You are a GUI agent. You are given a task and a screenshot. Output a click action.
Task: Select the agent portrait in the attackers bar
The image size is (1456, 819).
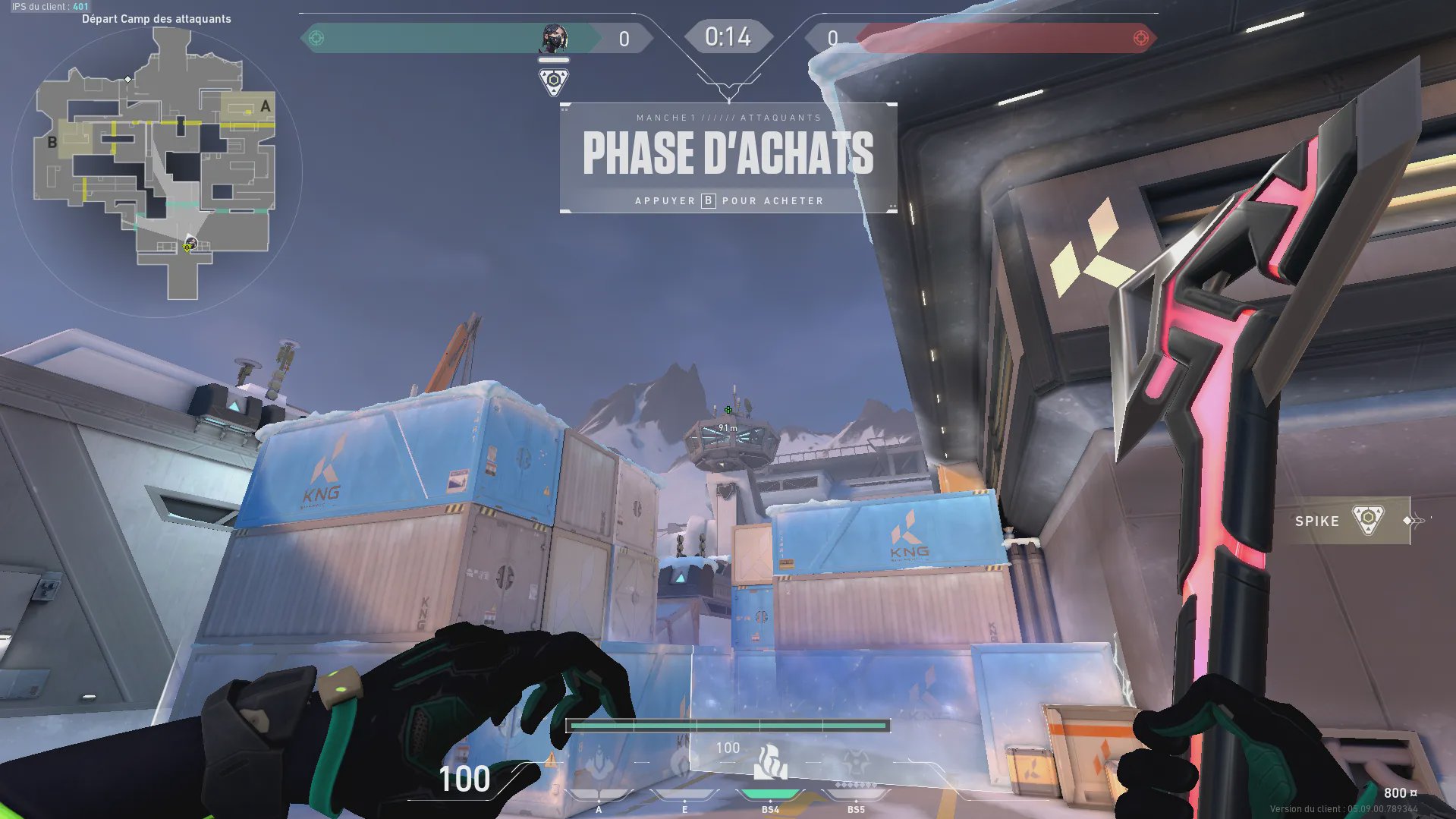554,38
